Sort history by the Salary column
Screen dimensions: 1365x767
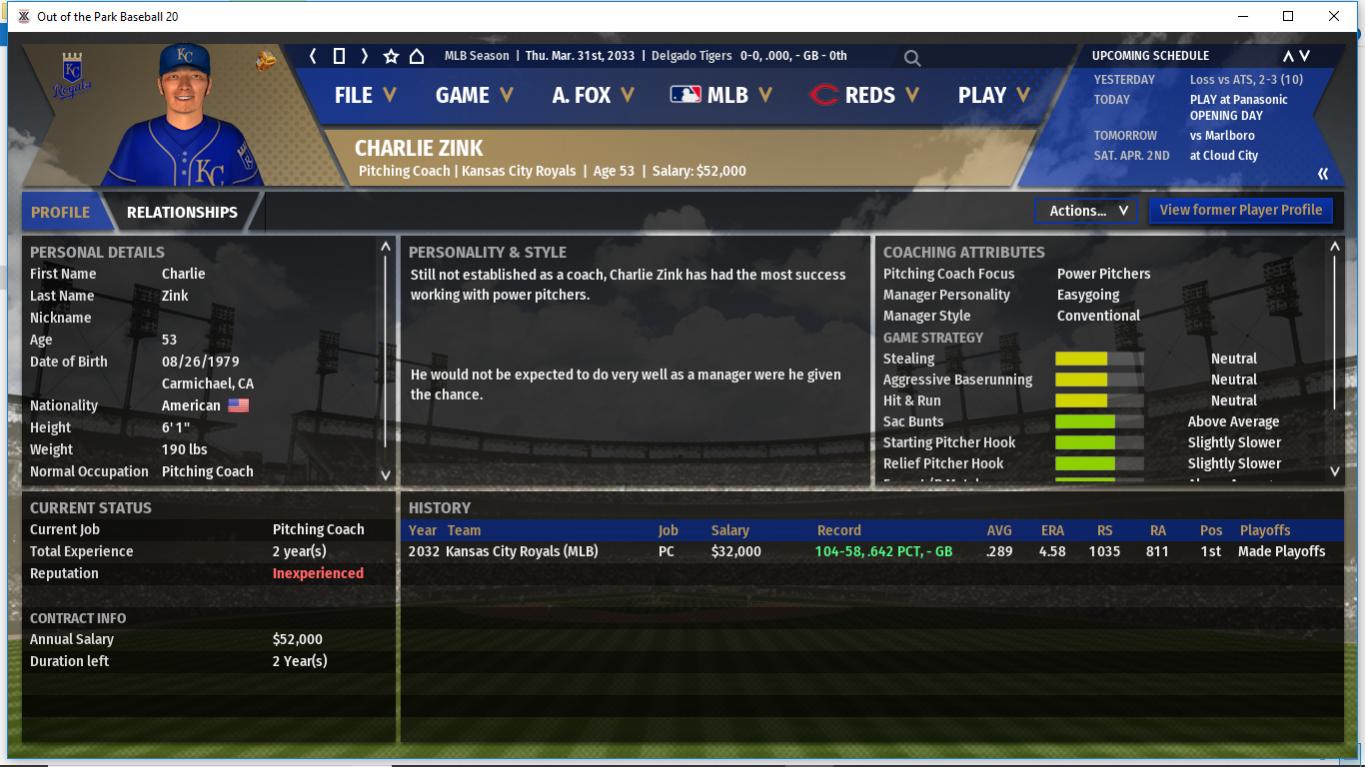tap(730, 530)
